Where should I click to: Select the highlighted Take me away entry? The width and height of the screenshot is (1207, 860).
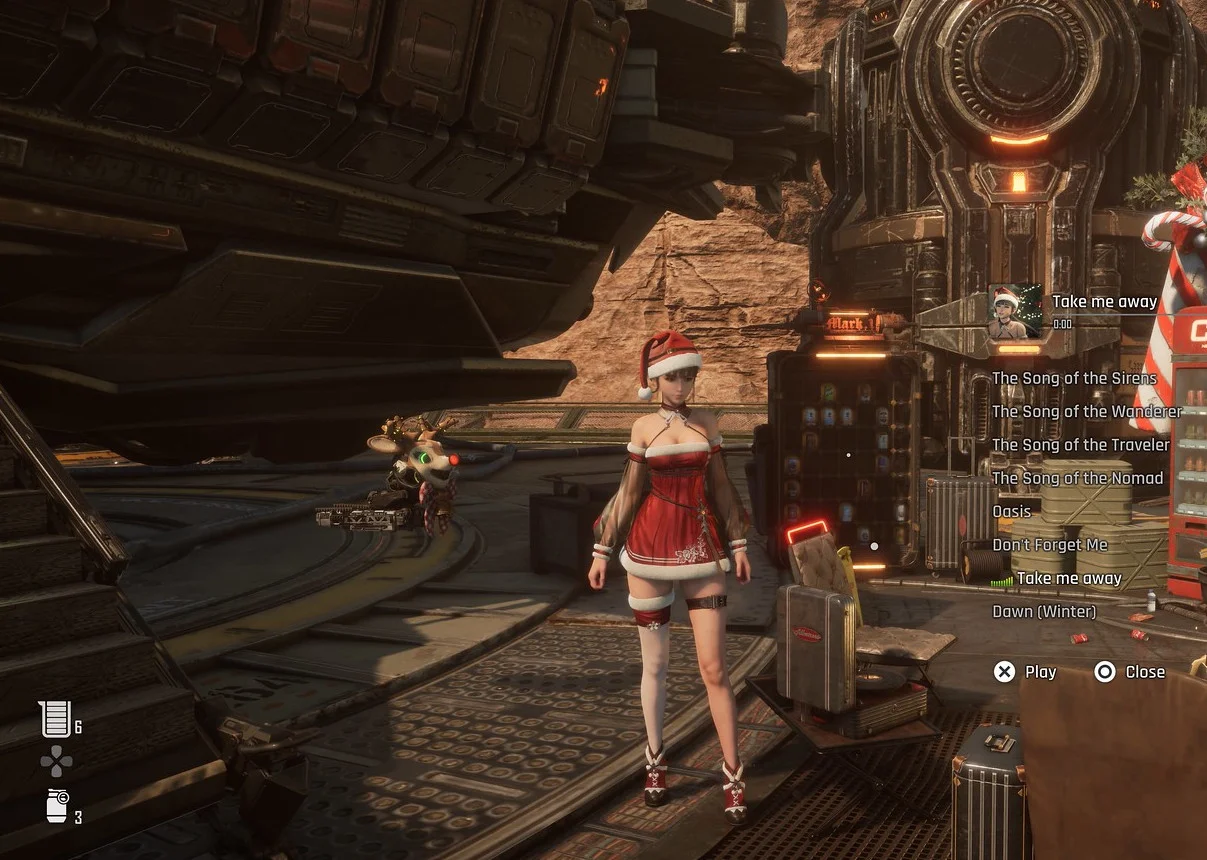(x=1068, y=578)
